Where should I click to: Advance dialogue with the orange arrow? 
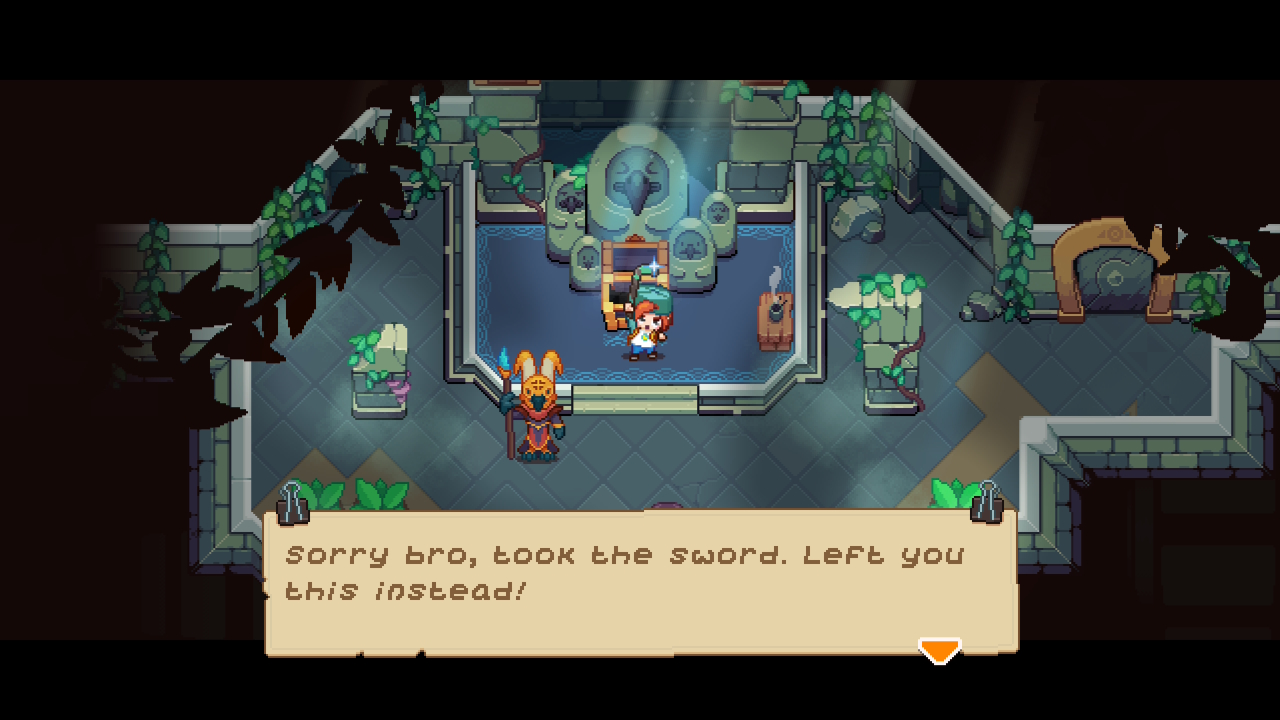(x=939, y=651)
